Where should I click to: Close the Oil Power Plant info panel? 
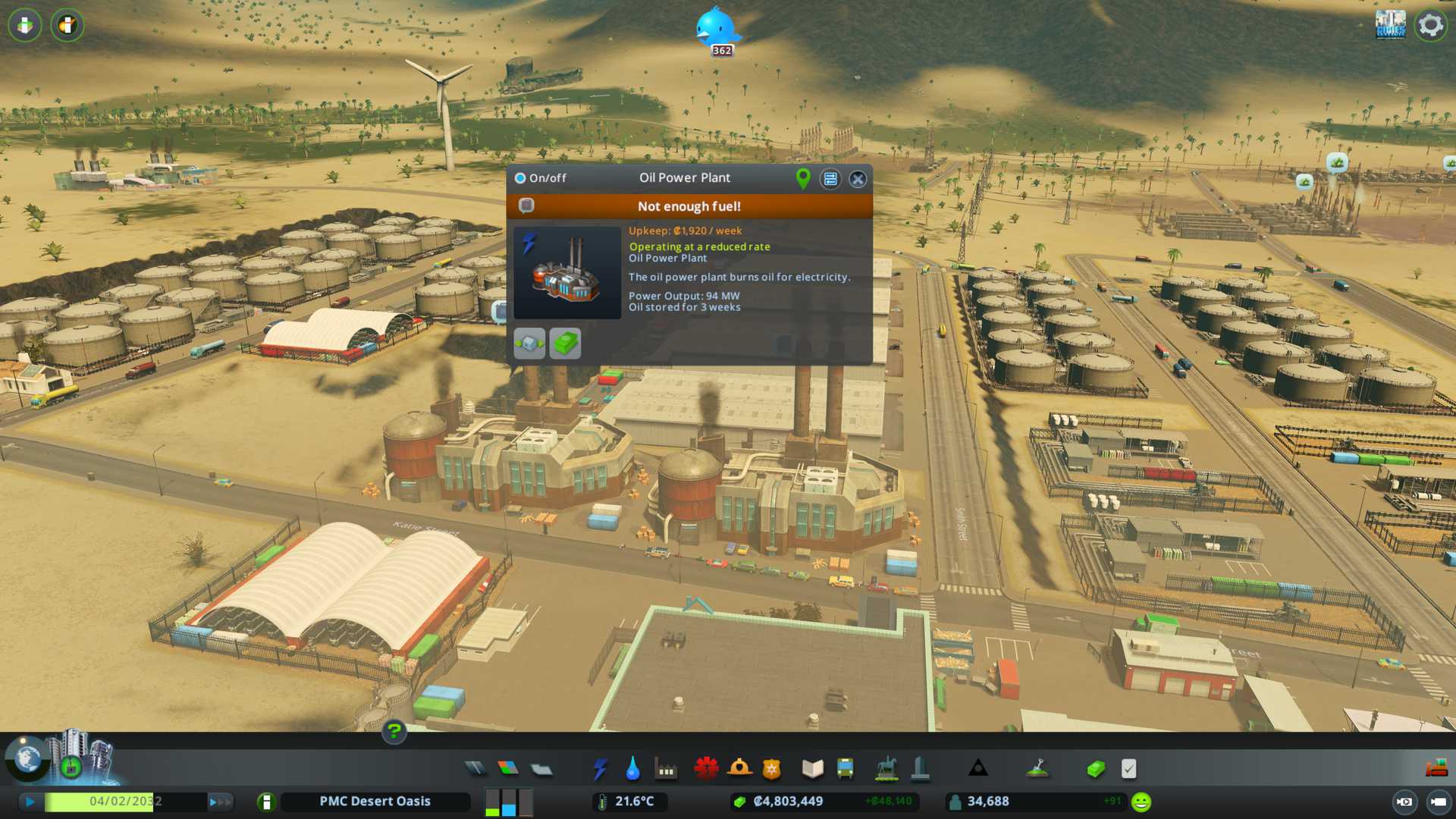point(858,179)
